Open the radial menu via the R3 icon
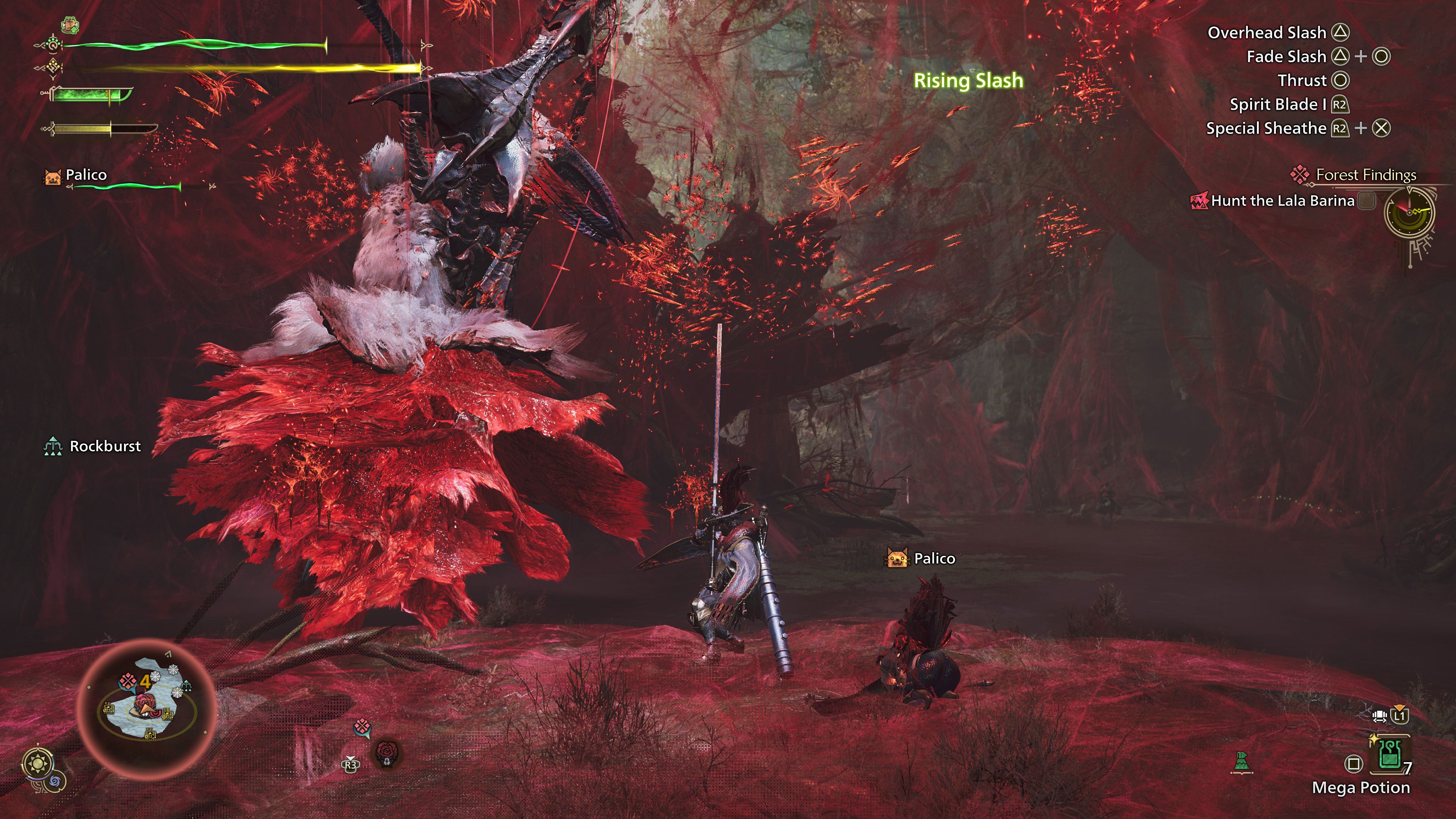Image resolution: width=1456 pixels, height=819 pixels. point(351,765)
